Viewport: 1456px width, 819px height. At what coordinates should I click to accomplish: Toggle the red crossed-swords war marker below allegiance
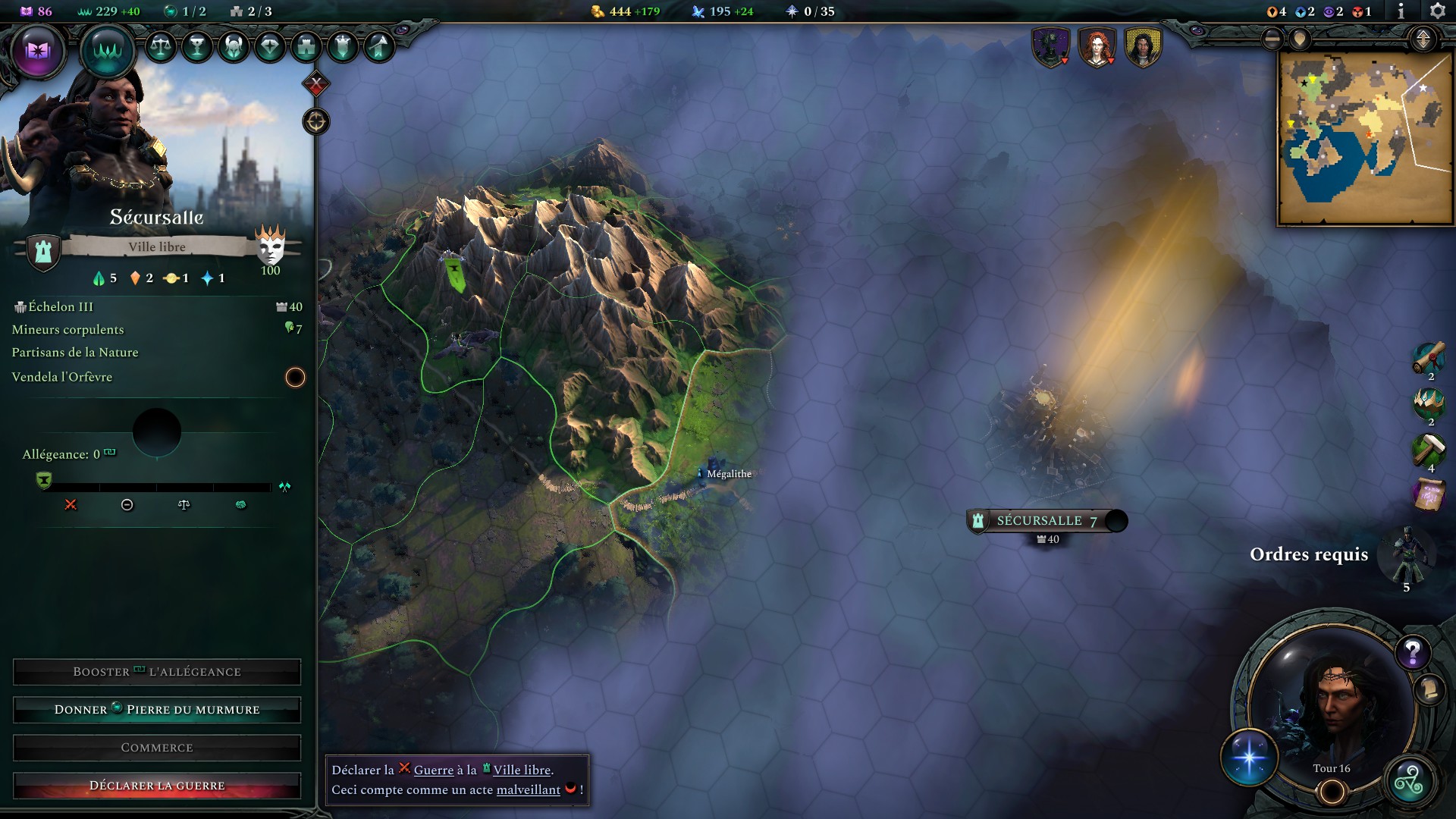(x=71, y=504)
